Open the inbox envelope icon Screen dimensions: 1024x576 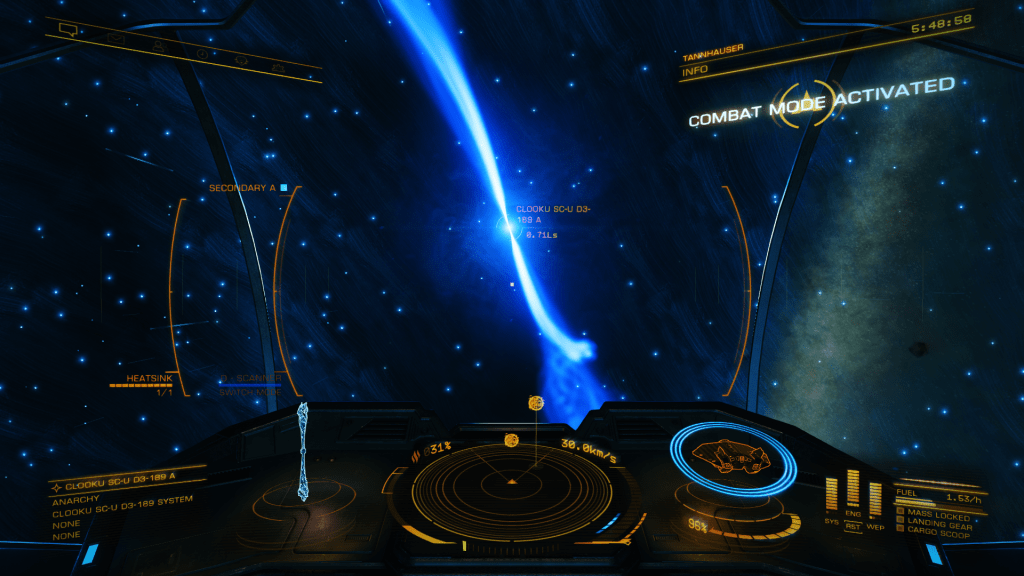(x=115, y=37)
